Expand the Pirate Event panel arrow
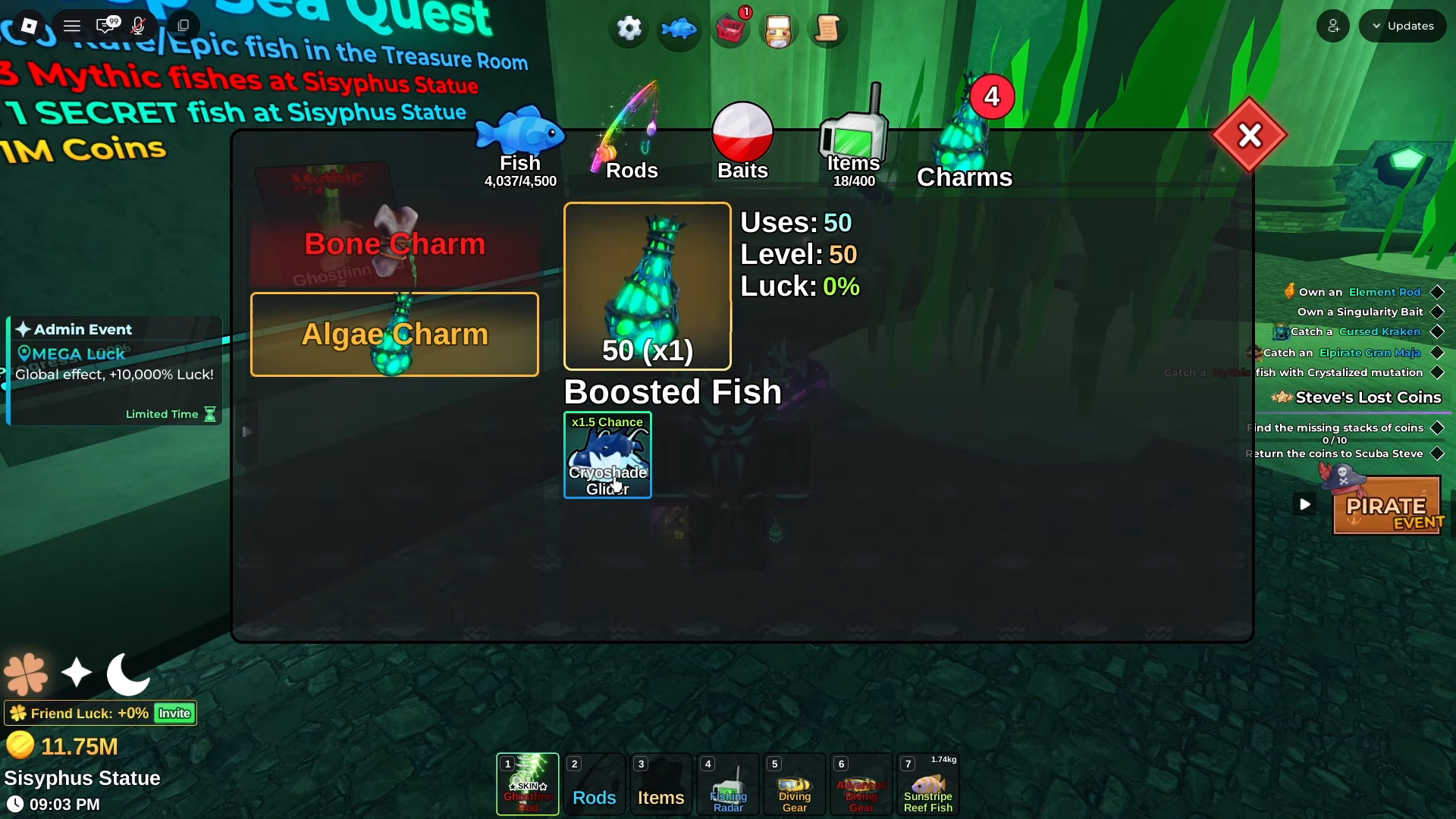 click(1304, 504)
